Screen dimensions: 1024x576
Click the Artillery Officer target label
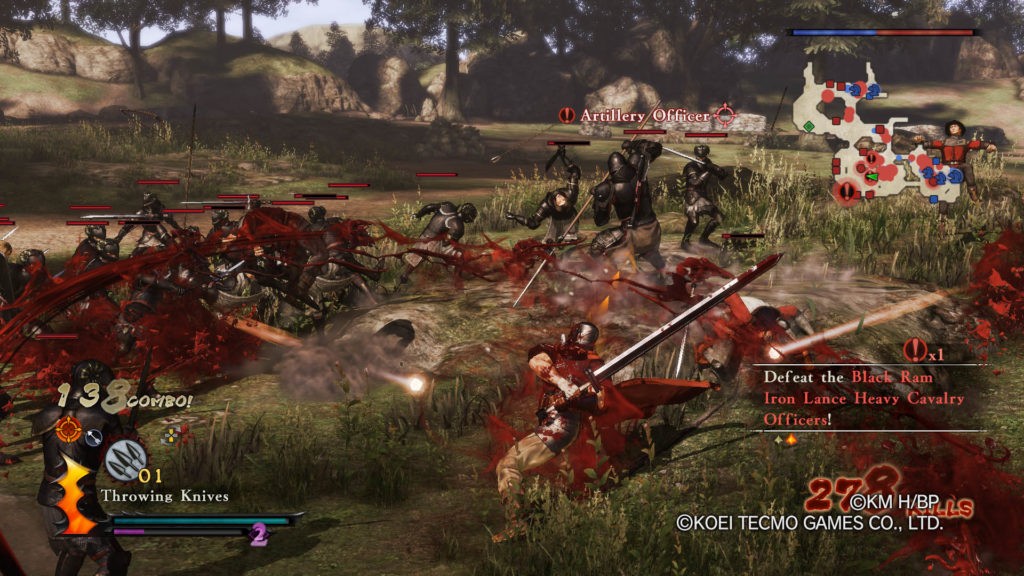(644, 117)
